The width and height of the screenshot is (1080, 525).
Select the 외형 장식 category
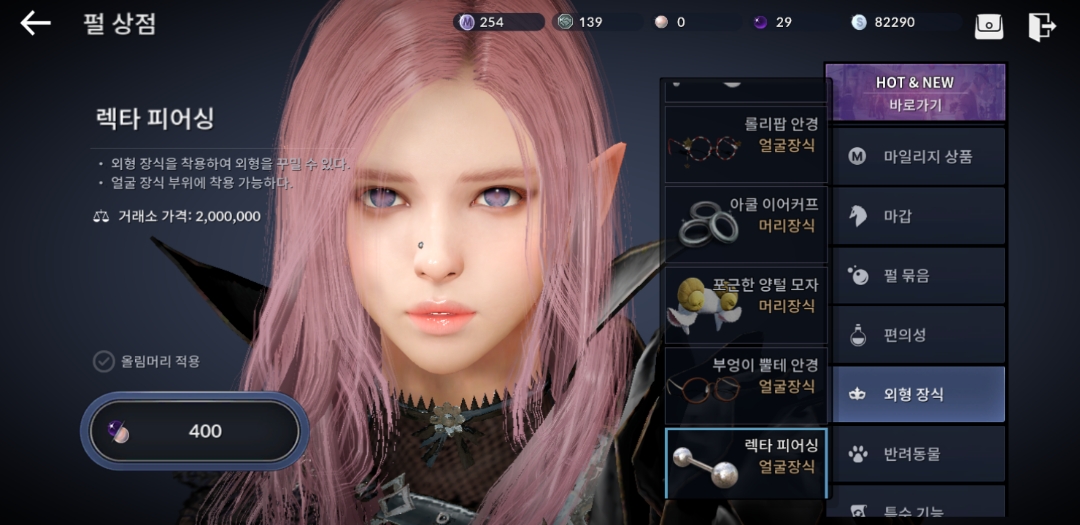[914, 394]
